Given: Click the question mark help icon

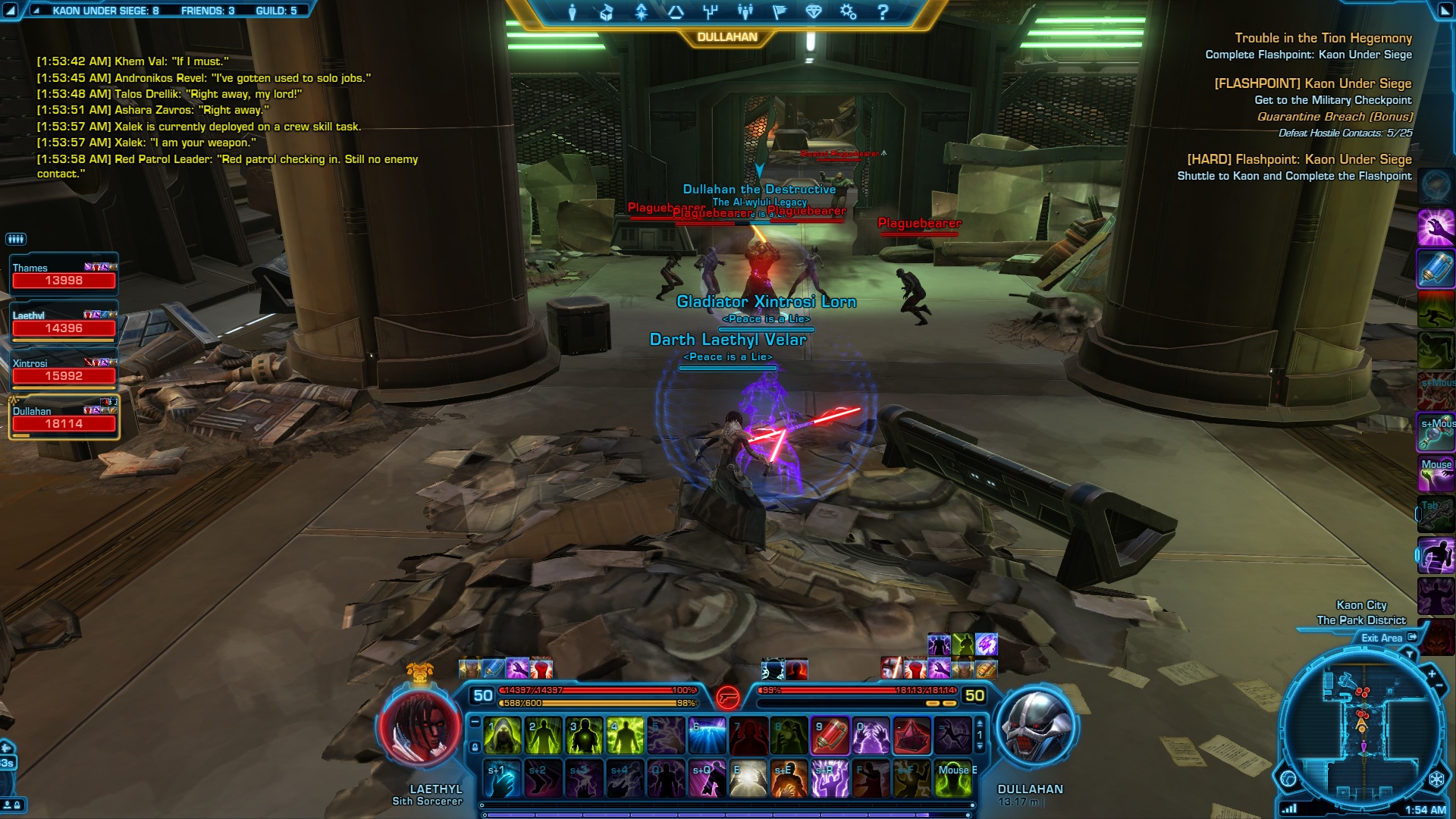Looking at the screenshot, I should pos(883,12).
